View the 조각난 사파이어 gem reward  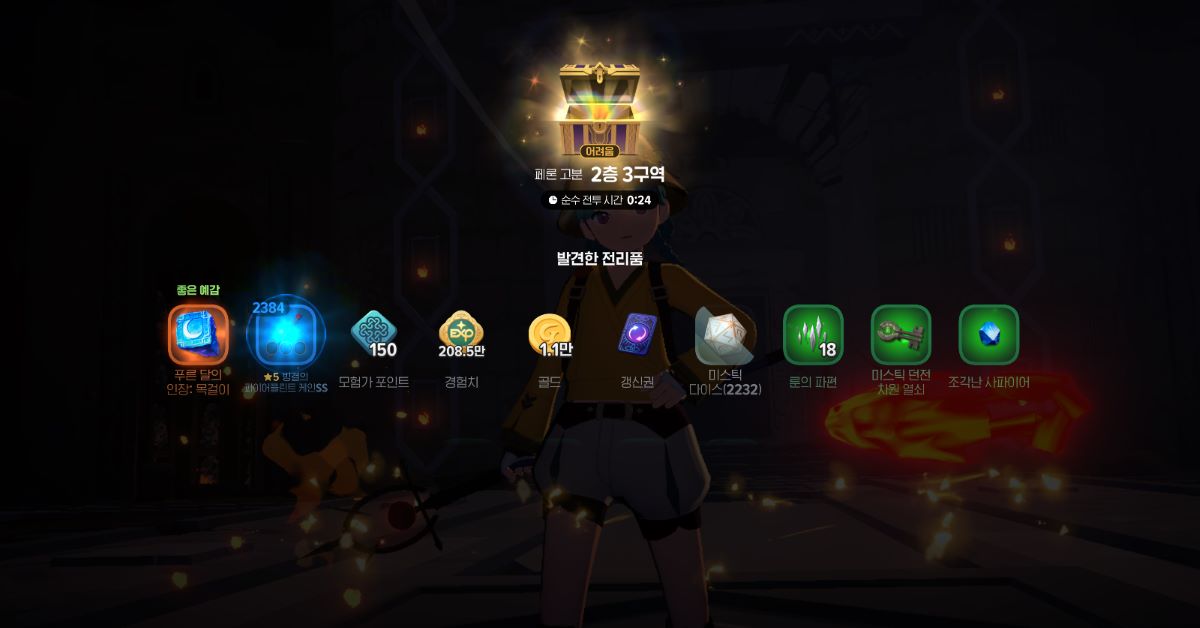click(x=989, y=334)
